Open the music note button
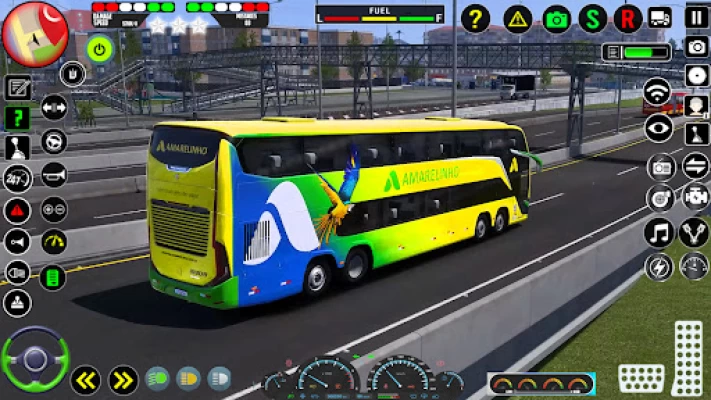Screen dimensions: 711x400 pos(659,233)
